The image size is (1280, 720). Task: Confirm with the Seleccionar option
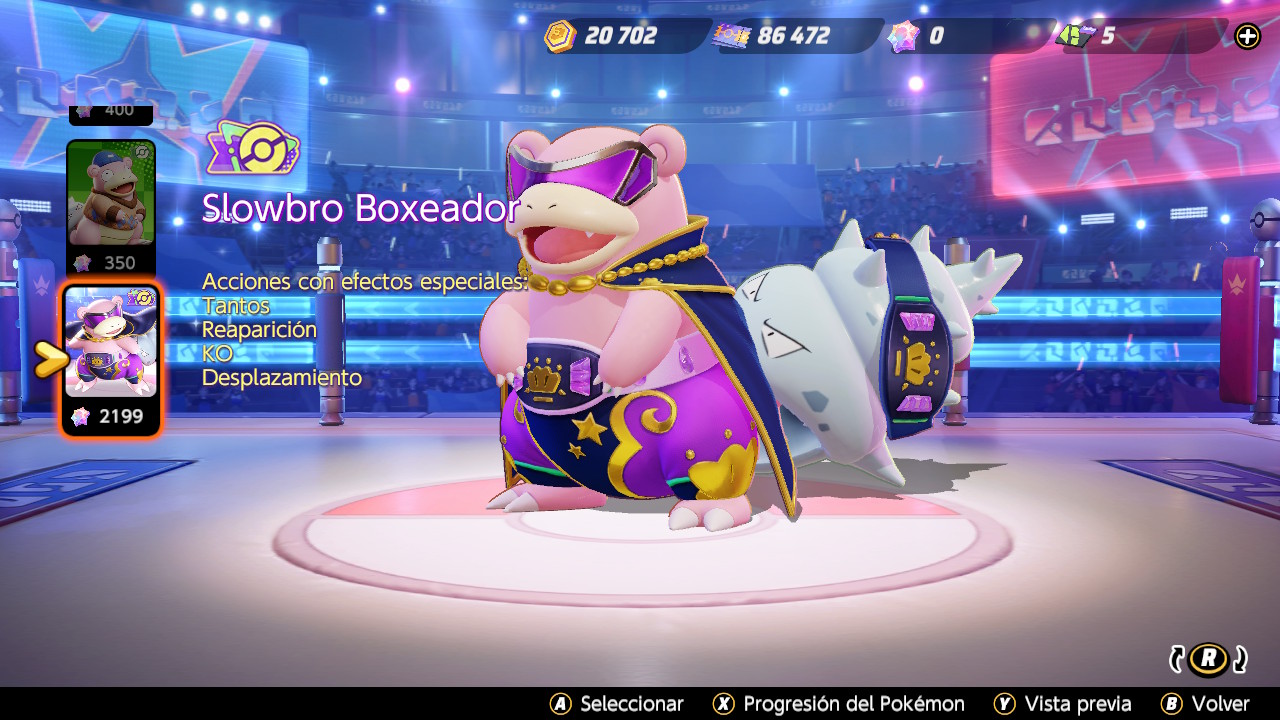tap(617, 704)
